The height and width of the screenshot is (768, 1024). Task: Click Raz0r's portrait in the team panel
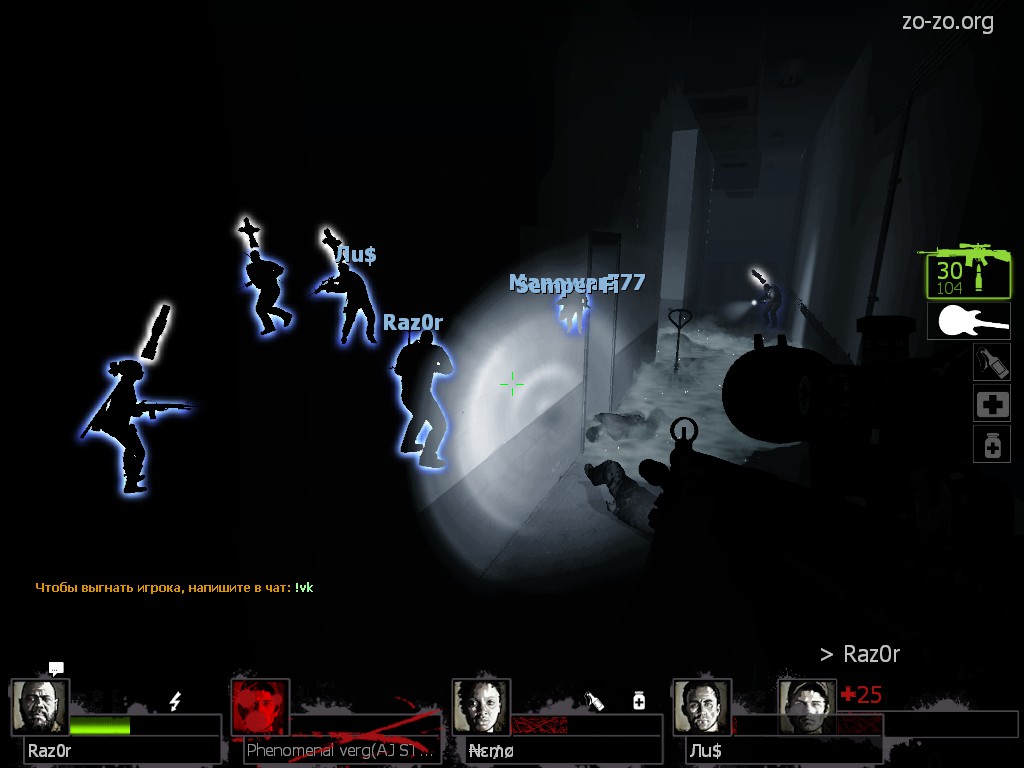pyautogui.click(x=40, y=707)
